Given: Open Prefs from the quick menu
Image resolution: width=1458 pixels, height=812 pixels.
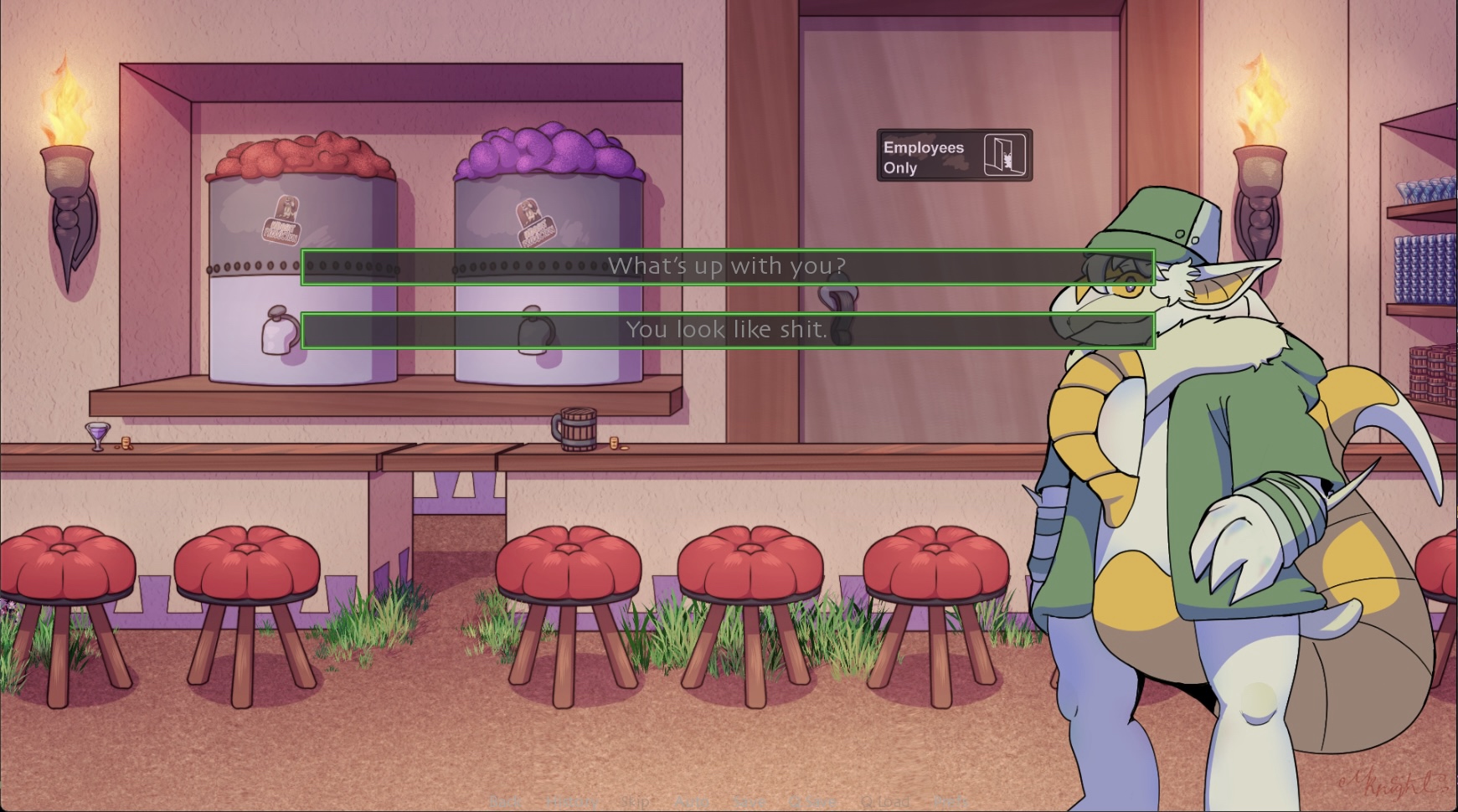Looking at the screenshot, I should pos(951,802).
